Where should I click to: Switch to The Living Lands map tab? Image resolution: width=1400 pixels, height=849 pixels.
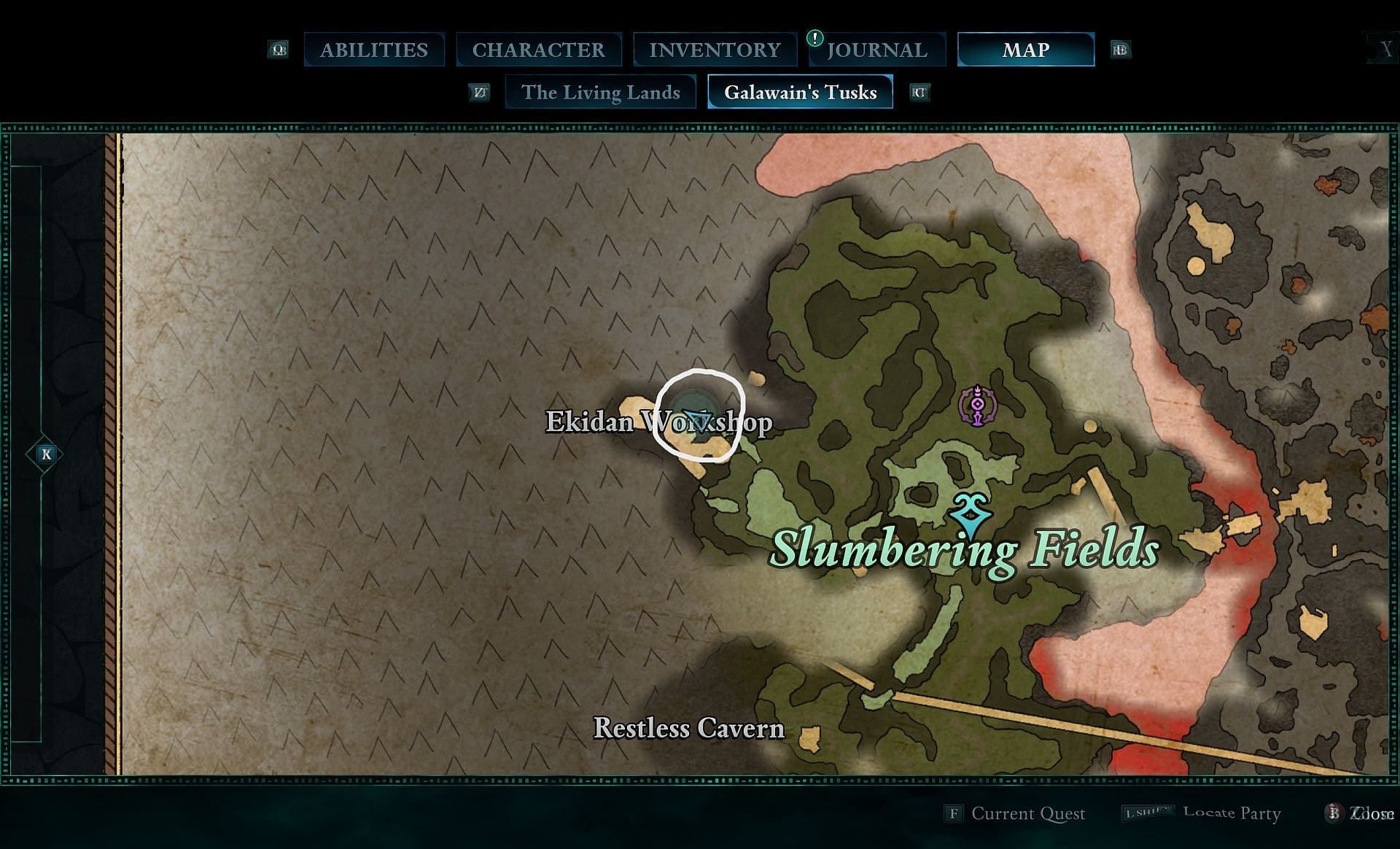tap(601, 92)
